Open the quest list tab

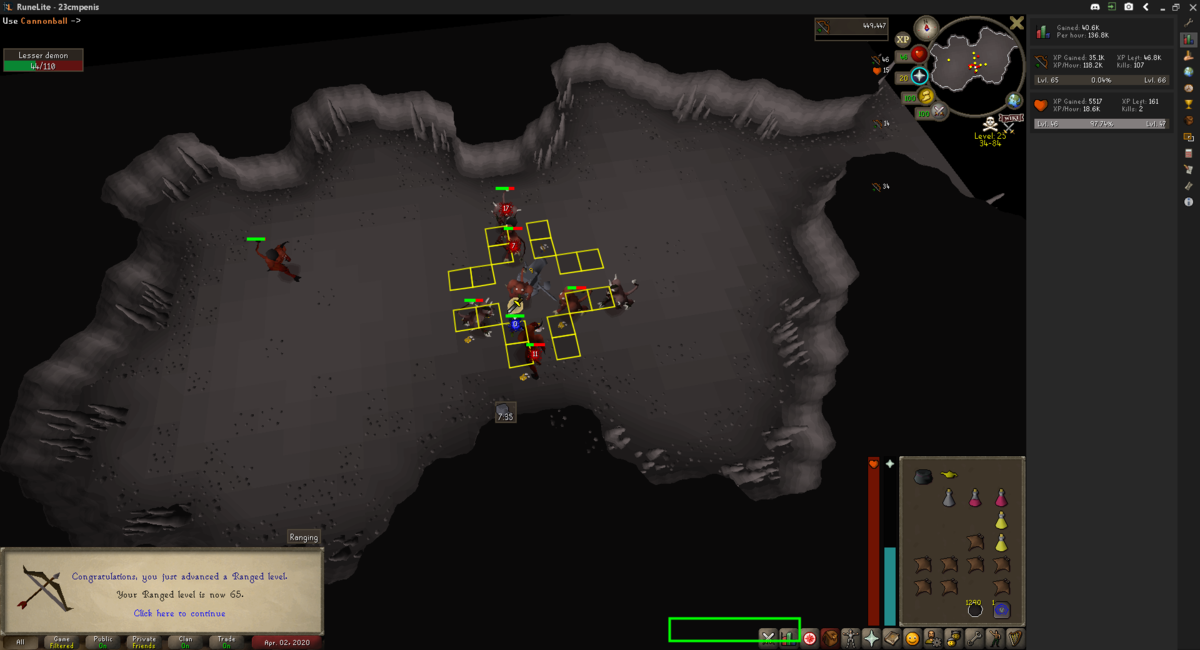808,637
